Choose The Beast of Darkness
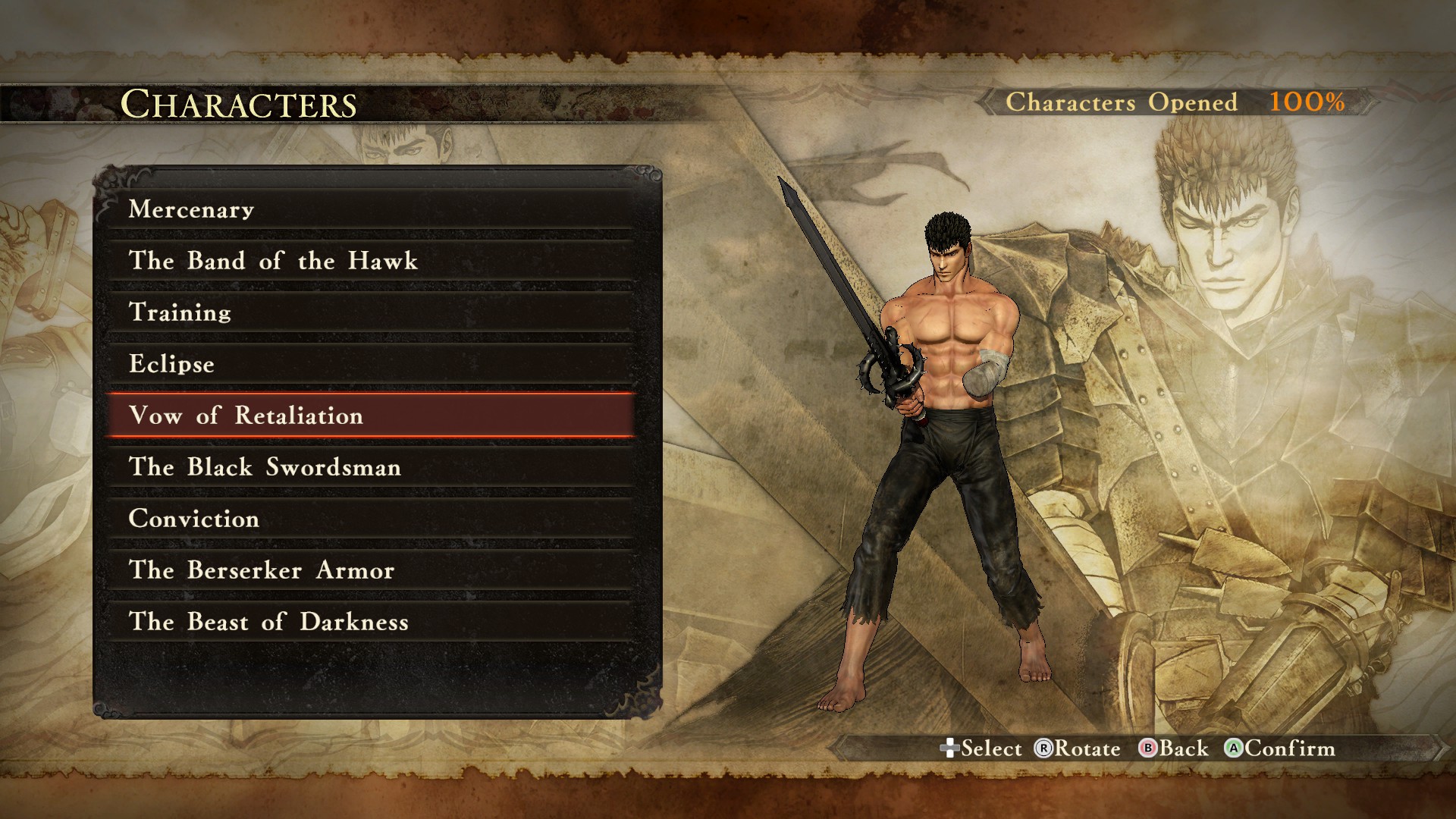Viewport: 1456px width, 819px height. click(x=370, y=622)
